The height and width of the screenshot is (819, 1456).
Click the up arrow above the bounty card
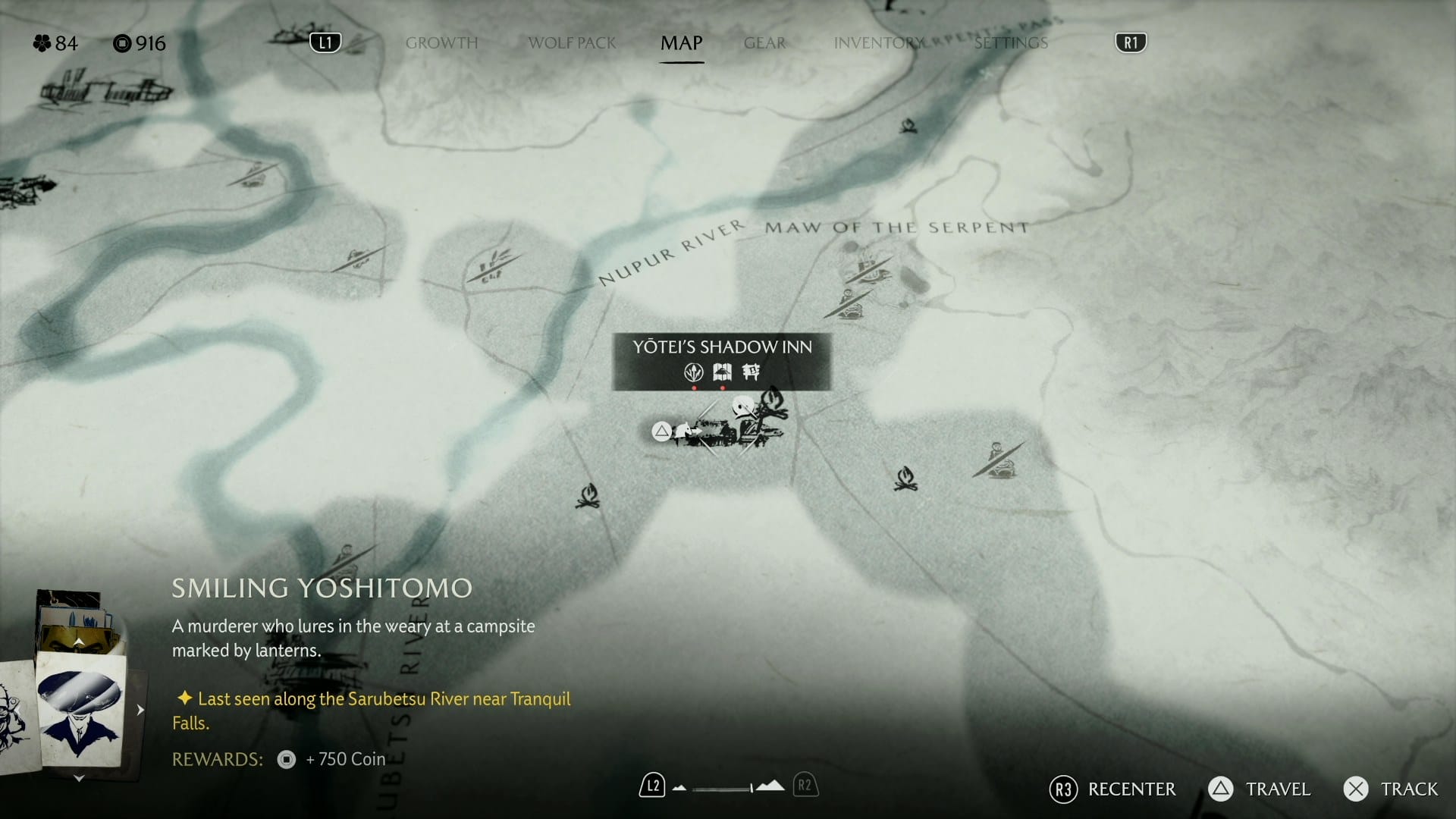click(x=78, y=641)
